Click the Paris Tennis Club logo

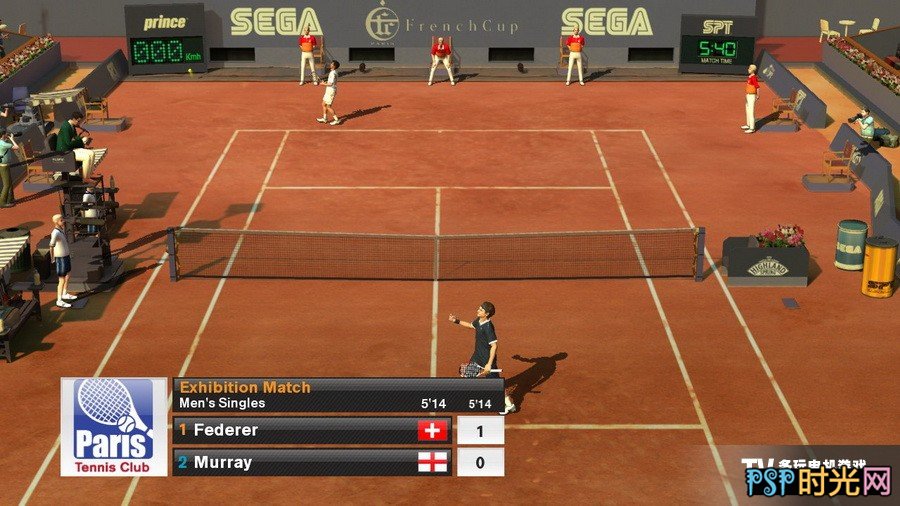pos(114,426)
